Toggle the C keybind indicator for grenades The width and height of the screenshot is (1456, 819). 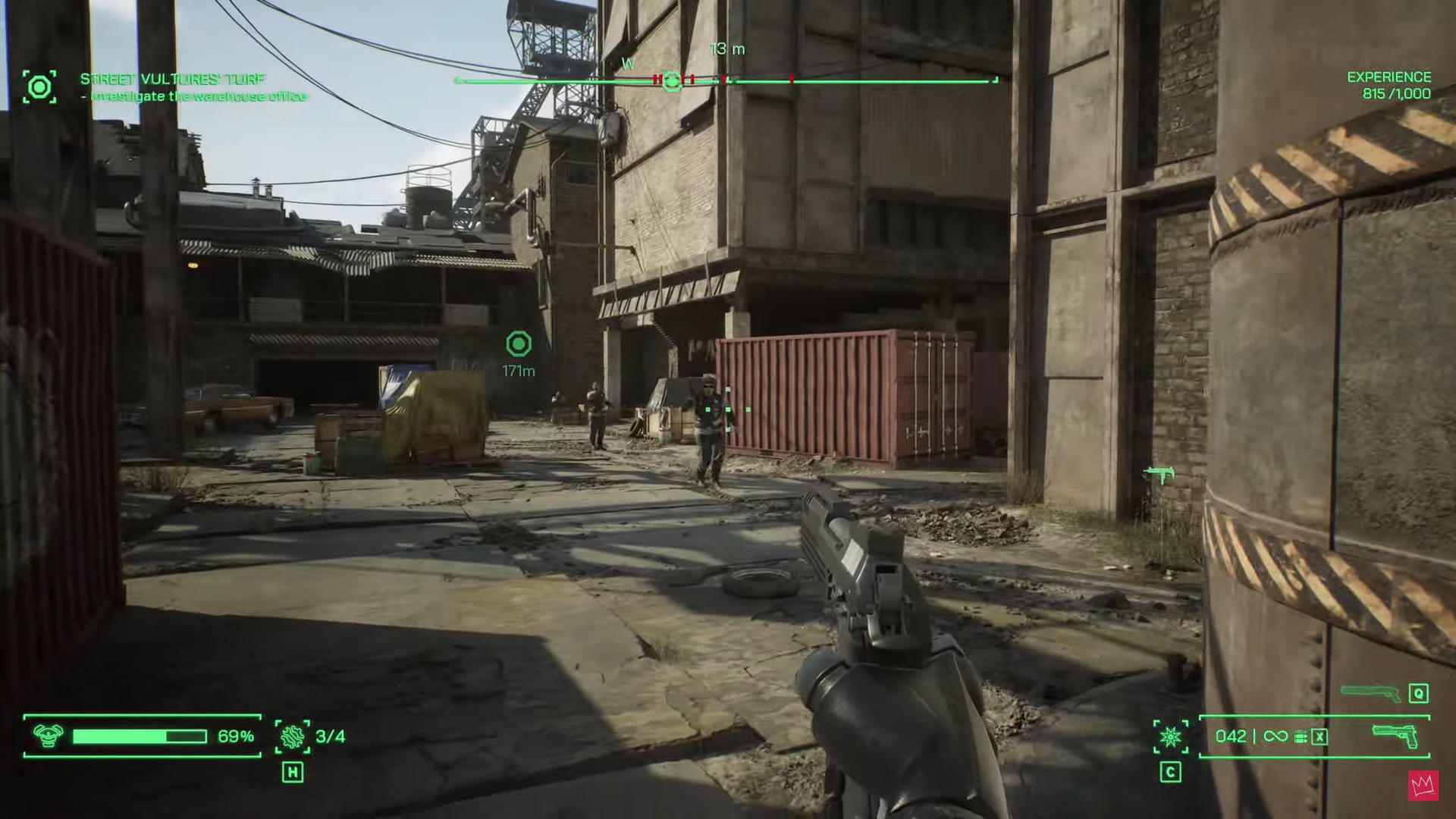pyautogui.click(x=1170, y=771)
